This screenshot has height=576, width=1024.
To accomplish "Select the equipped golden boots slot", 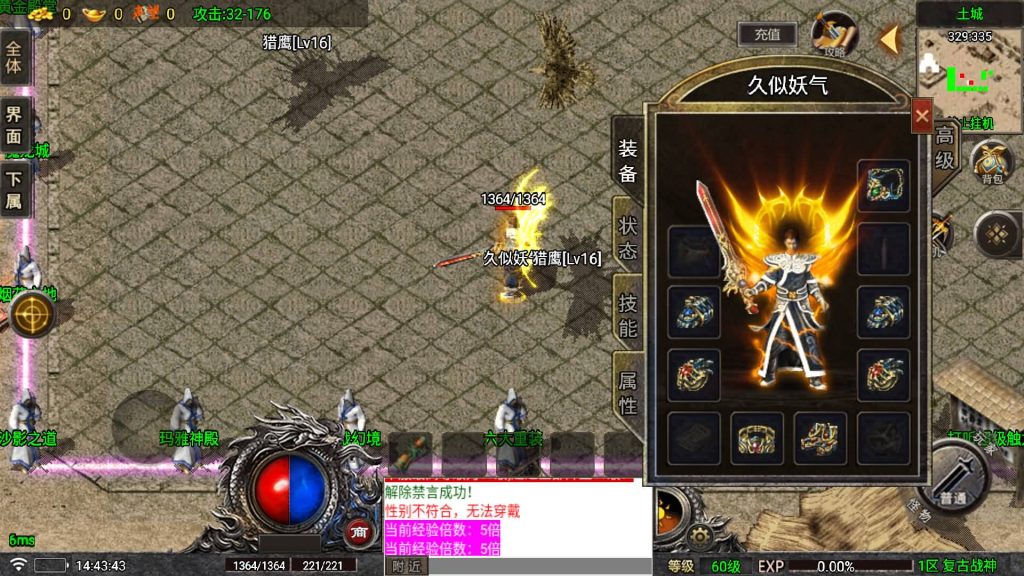I will tap(820, 438).
